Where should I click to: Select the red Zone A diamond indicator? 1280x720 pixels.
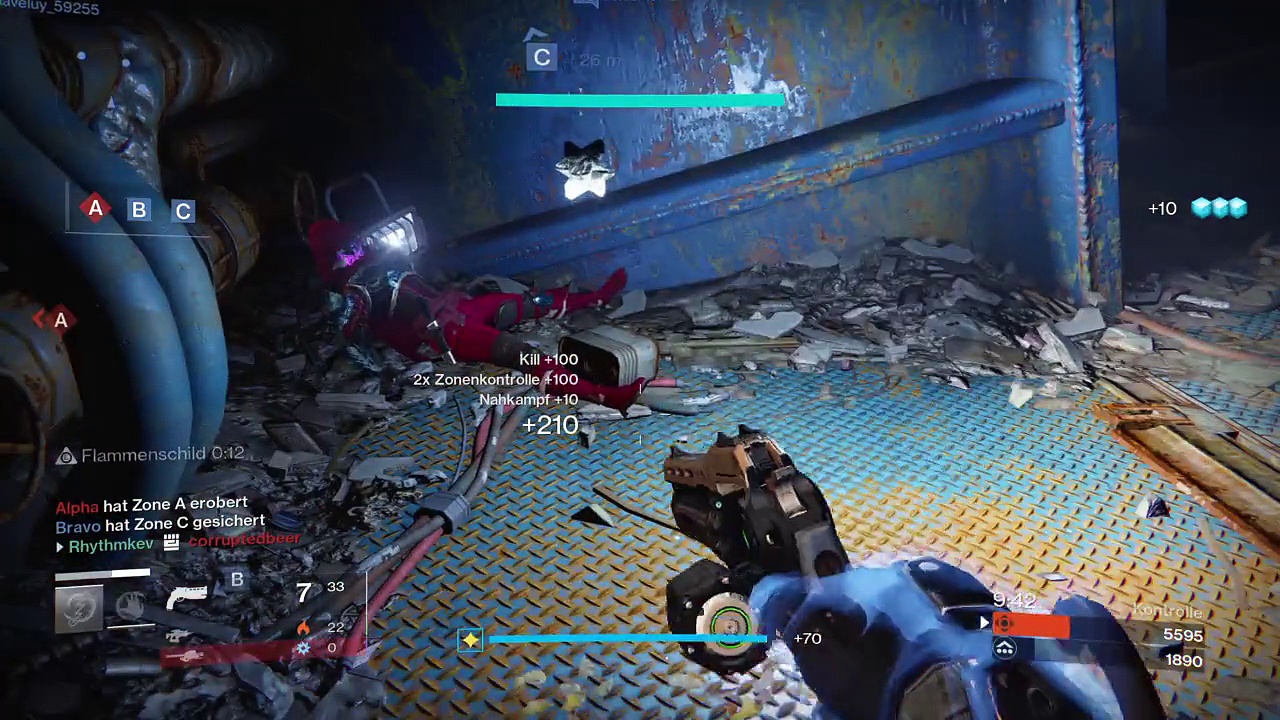[x=95, y=209]
